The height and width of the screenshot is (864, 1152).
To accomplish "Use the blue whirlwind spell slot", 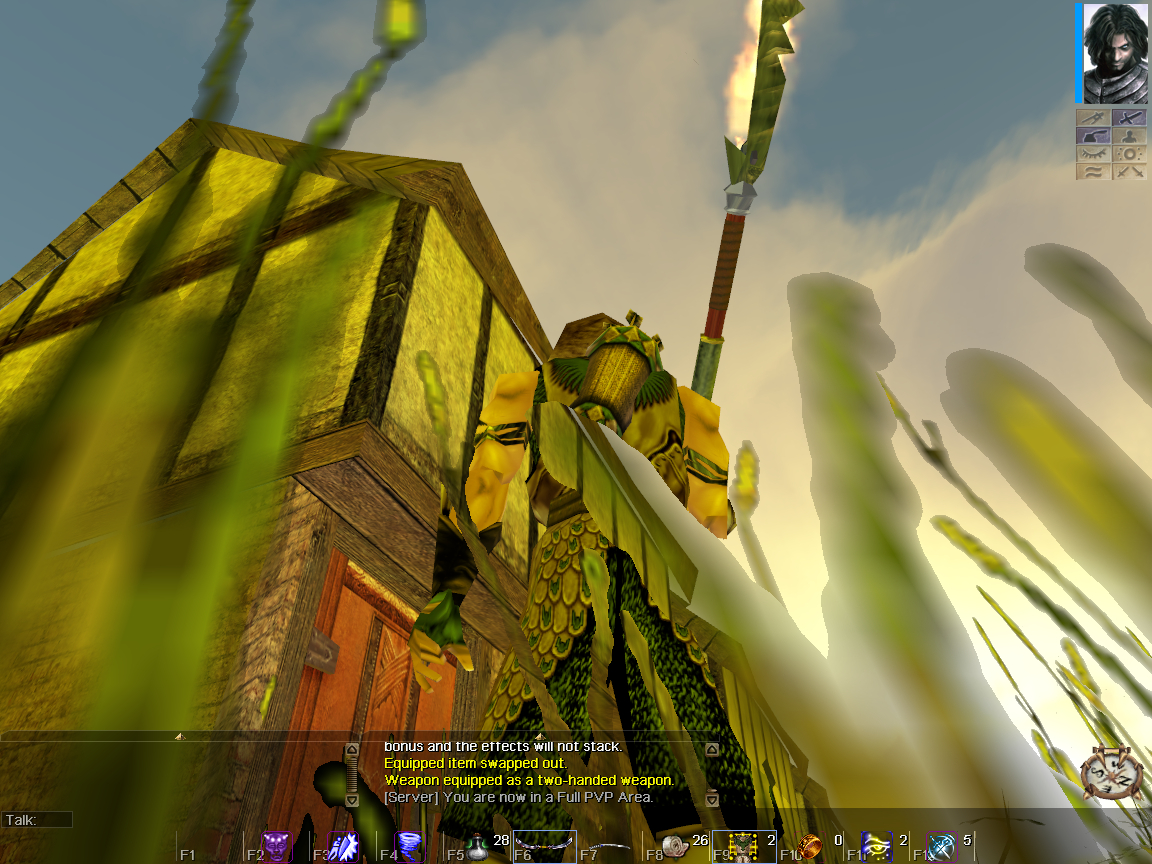I will pos(410,846).
